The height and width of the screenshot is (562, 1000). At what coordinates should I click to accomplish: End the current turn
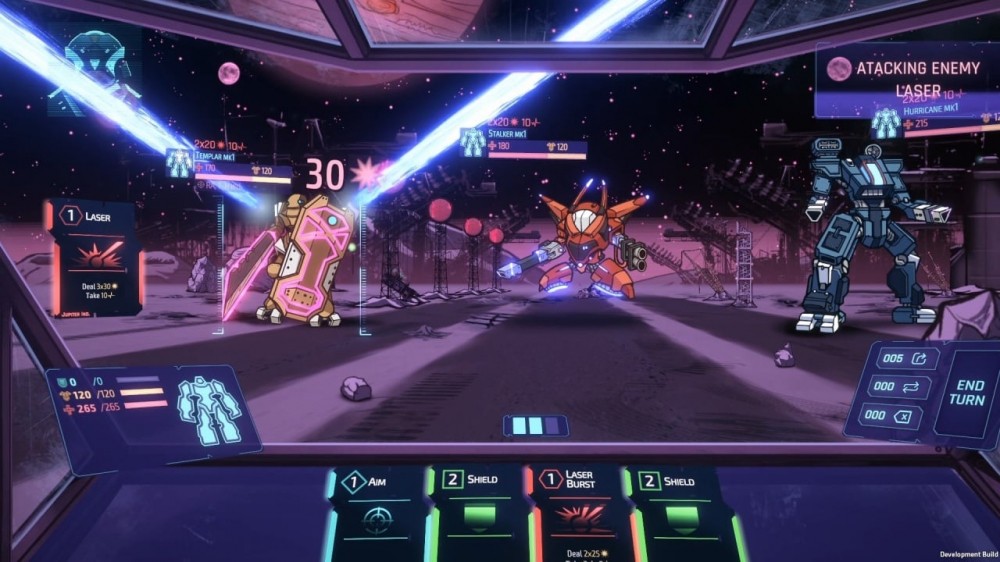click(x=970, y=392)
